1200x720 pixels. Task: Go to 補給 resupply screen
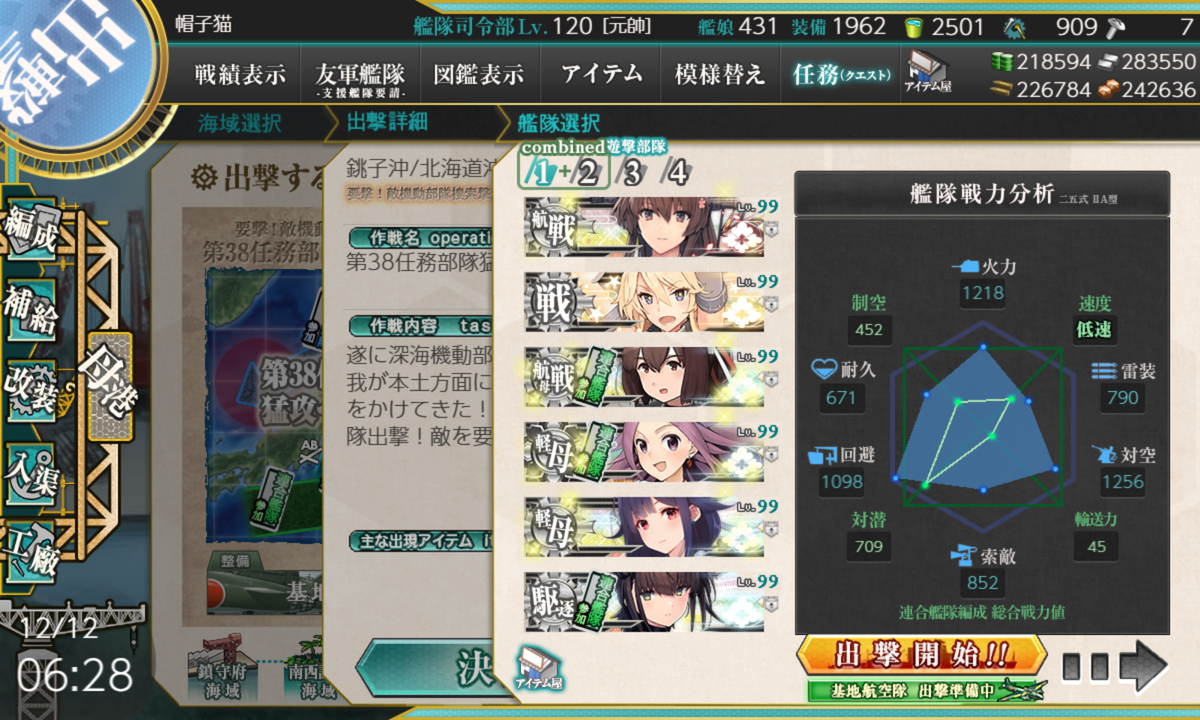(29, 311)
